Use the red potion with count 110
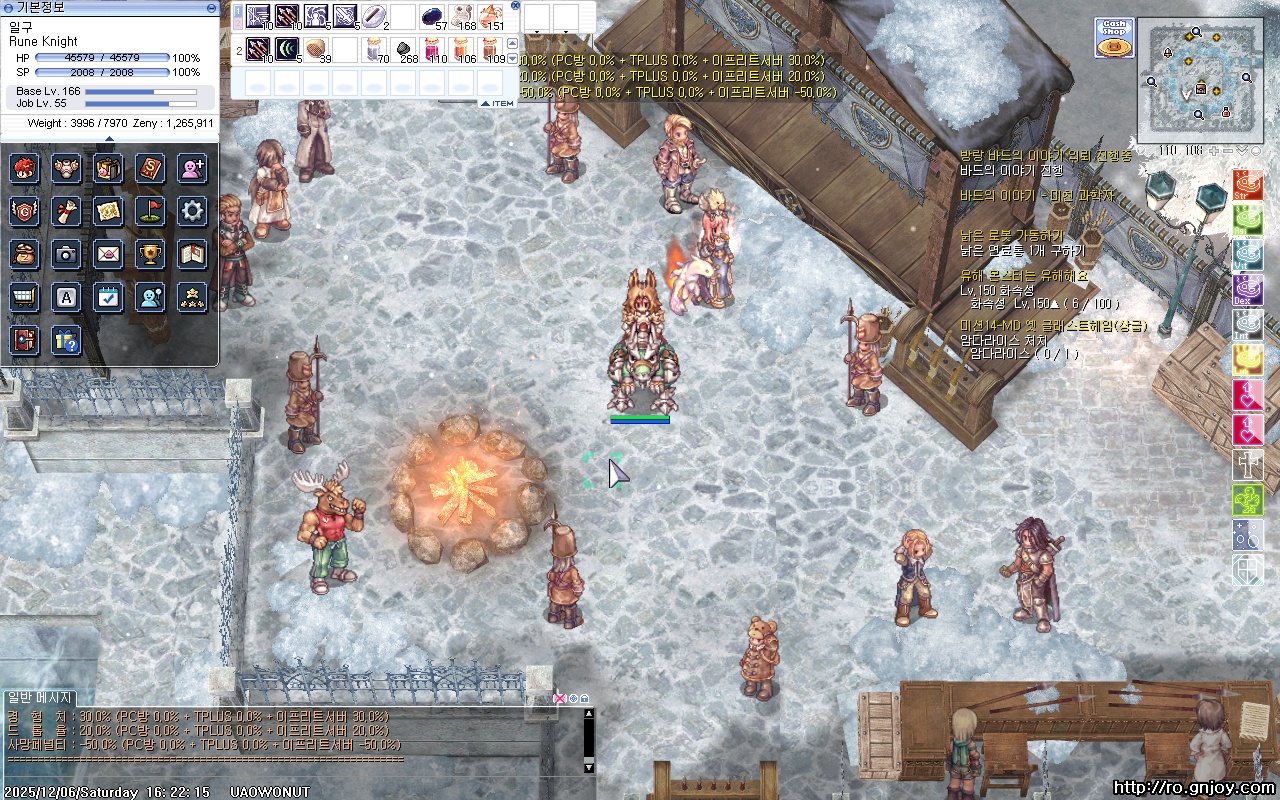 (432, 49)
